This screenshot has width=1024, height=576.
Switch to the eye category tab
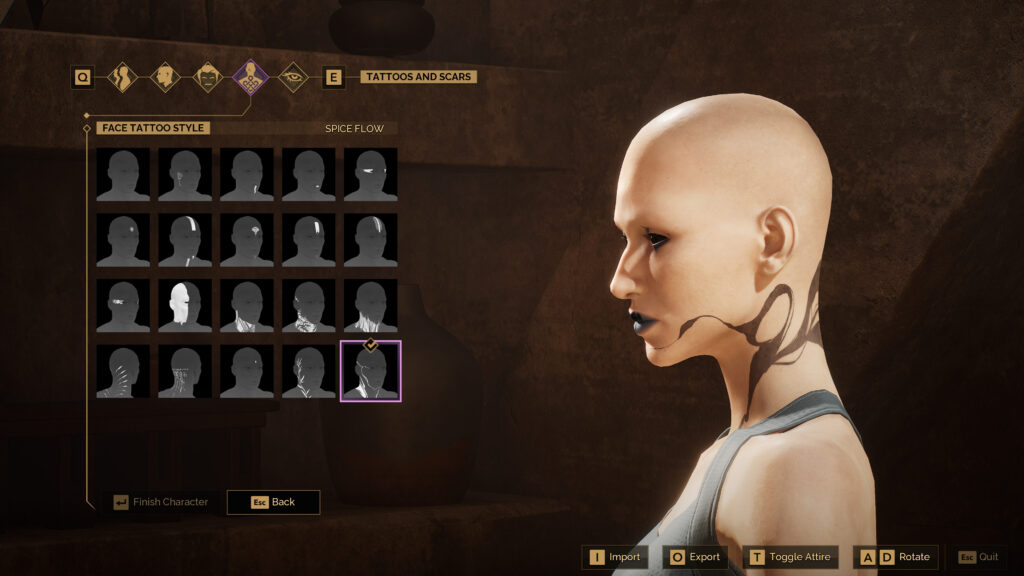293,77
